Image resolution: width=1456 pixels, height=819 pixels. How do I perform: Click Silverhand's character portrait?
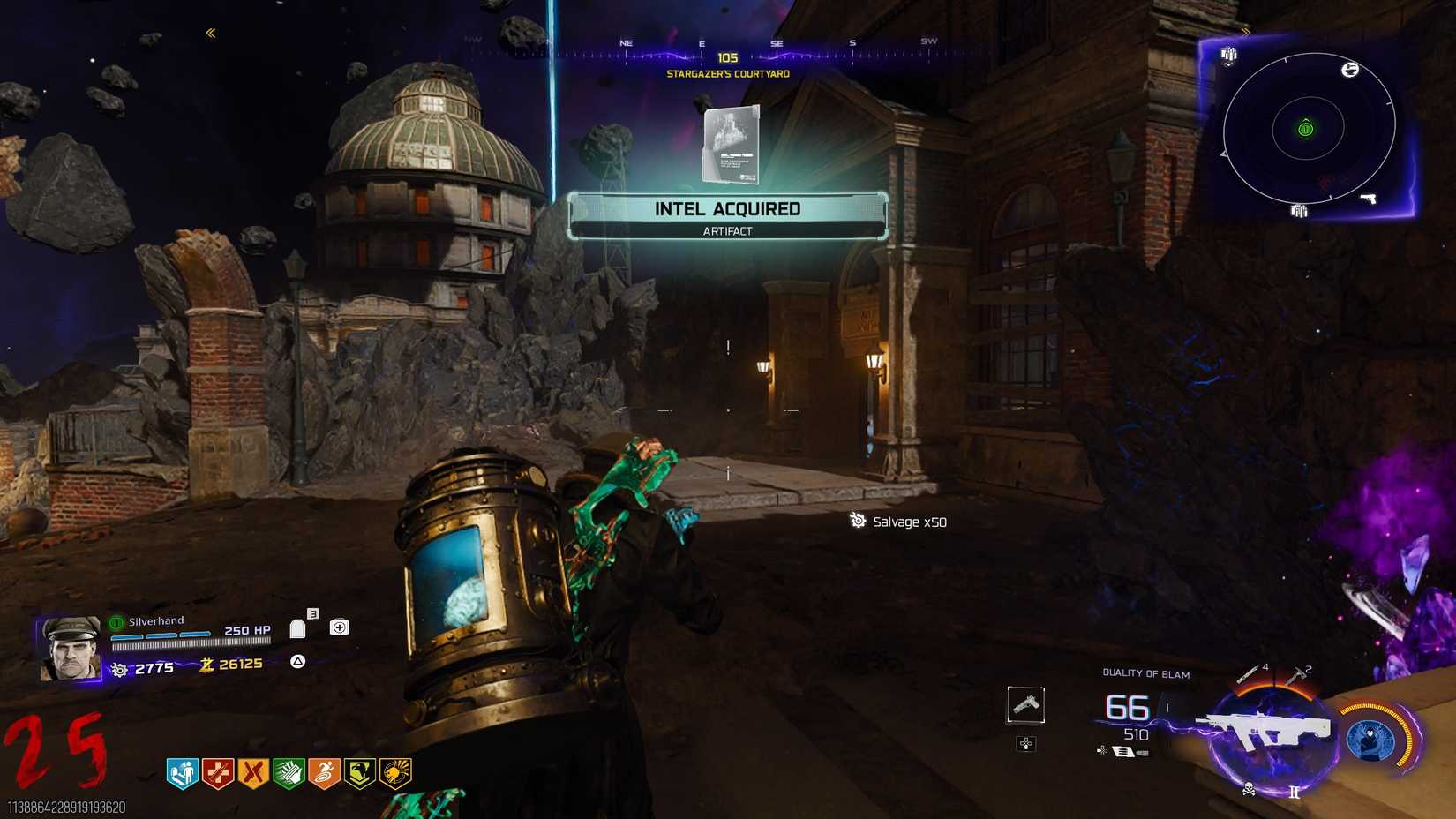71,649
